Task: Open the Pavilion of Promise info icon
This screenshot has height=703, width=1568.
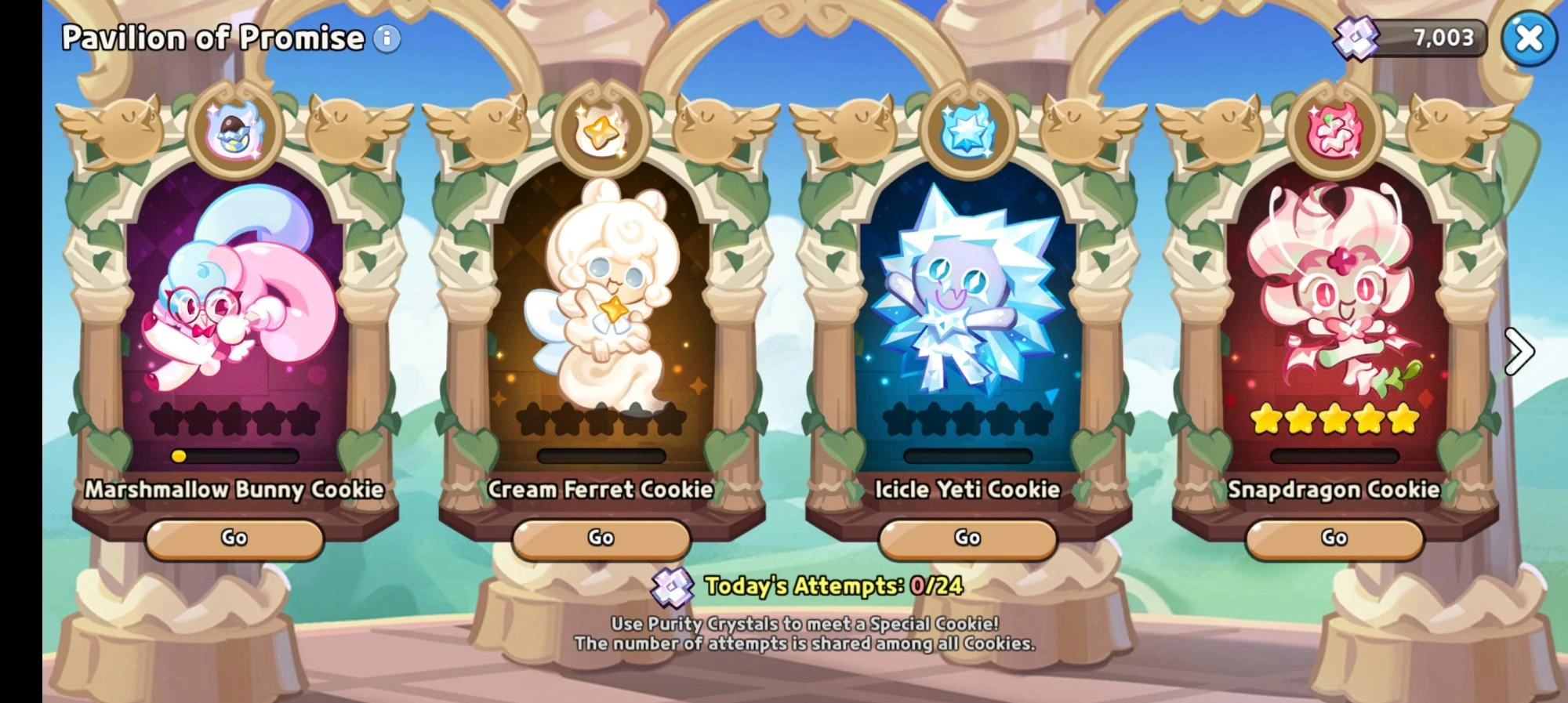Action: click(x=386, y=38)
